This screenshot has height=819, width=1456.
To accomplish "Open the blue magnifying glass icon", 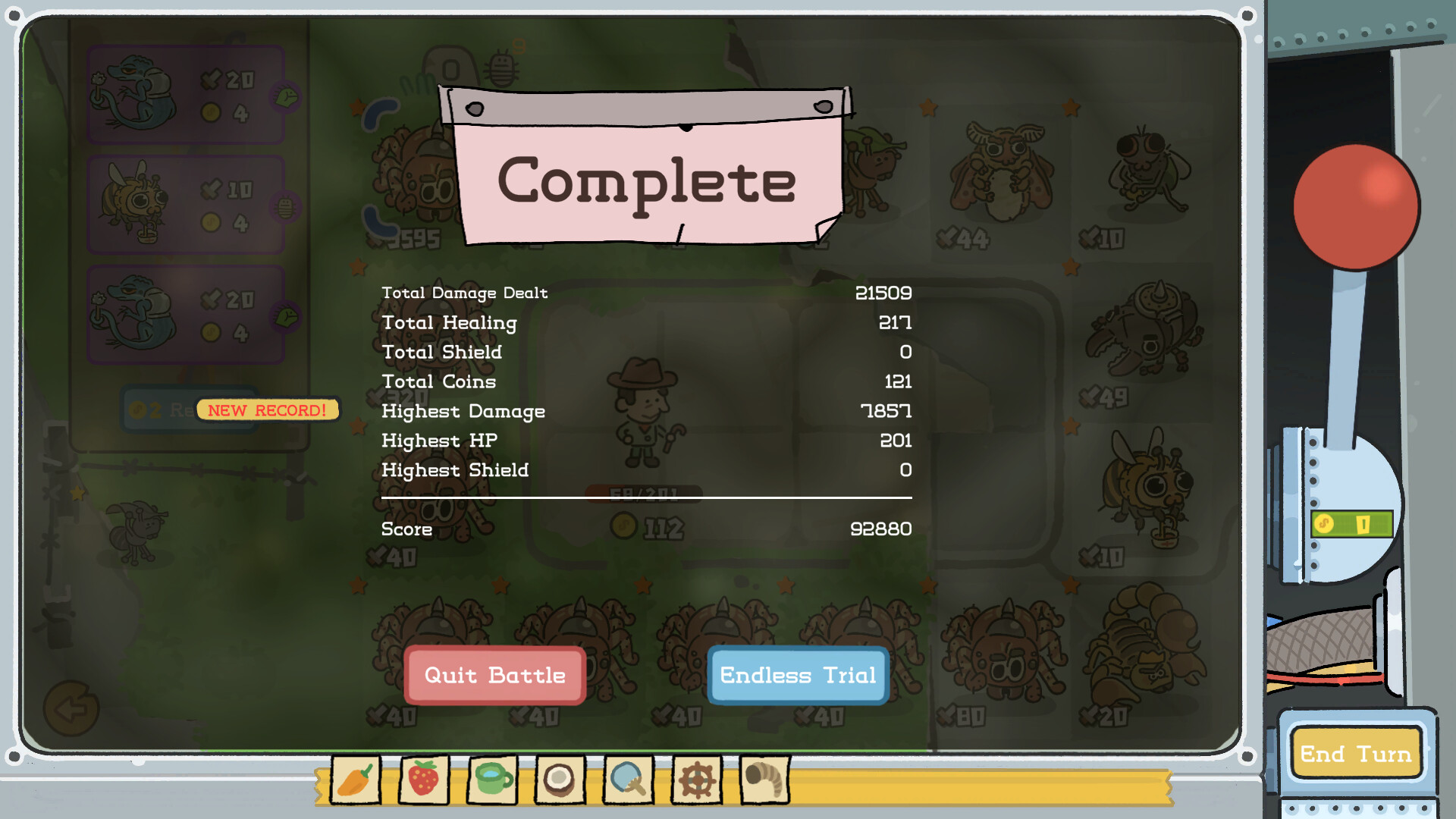I will 626,778.
